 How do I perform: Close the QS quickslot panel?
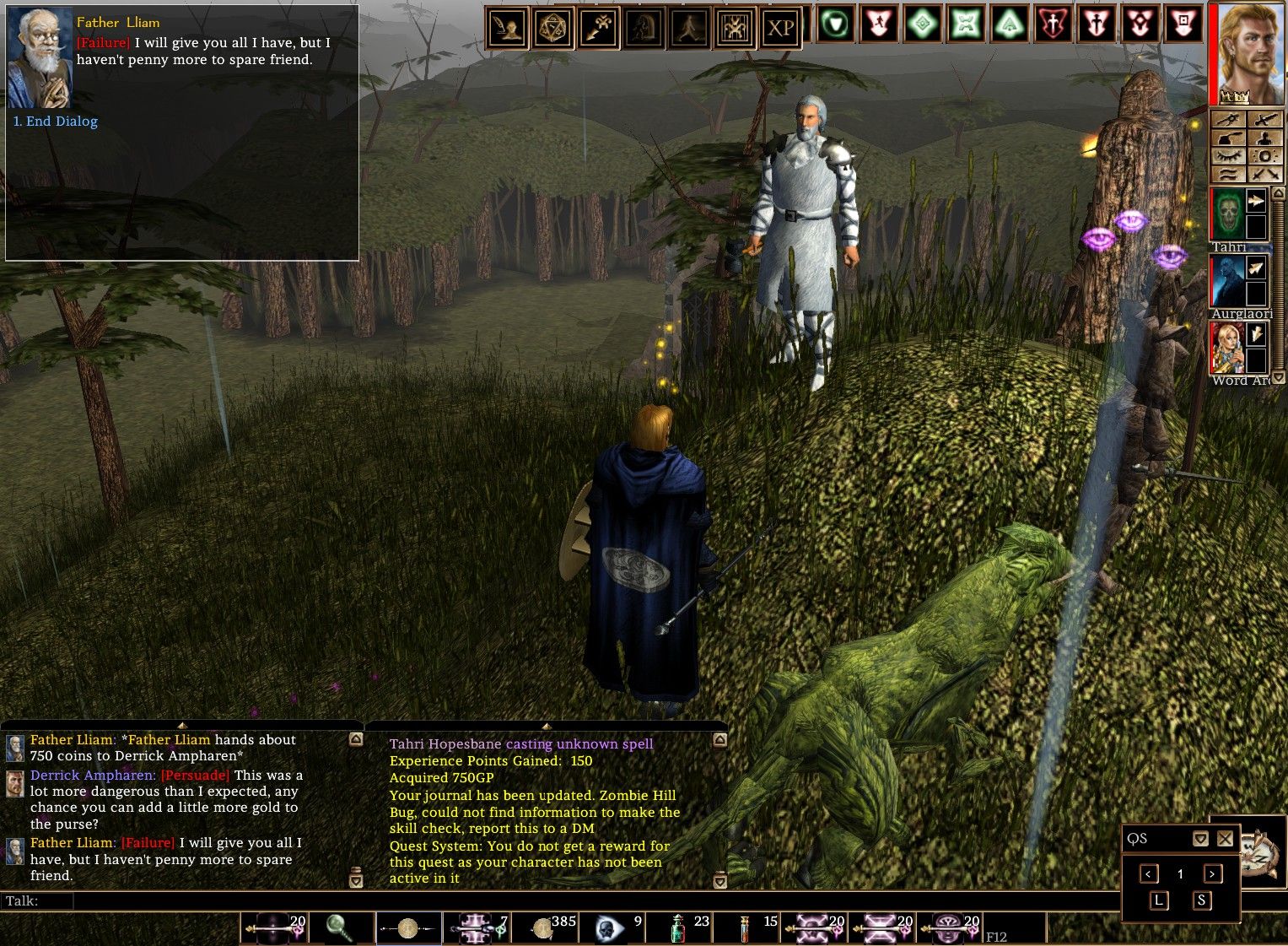pos(1226,839)
